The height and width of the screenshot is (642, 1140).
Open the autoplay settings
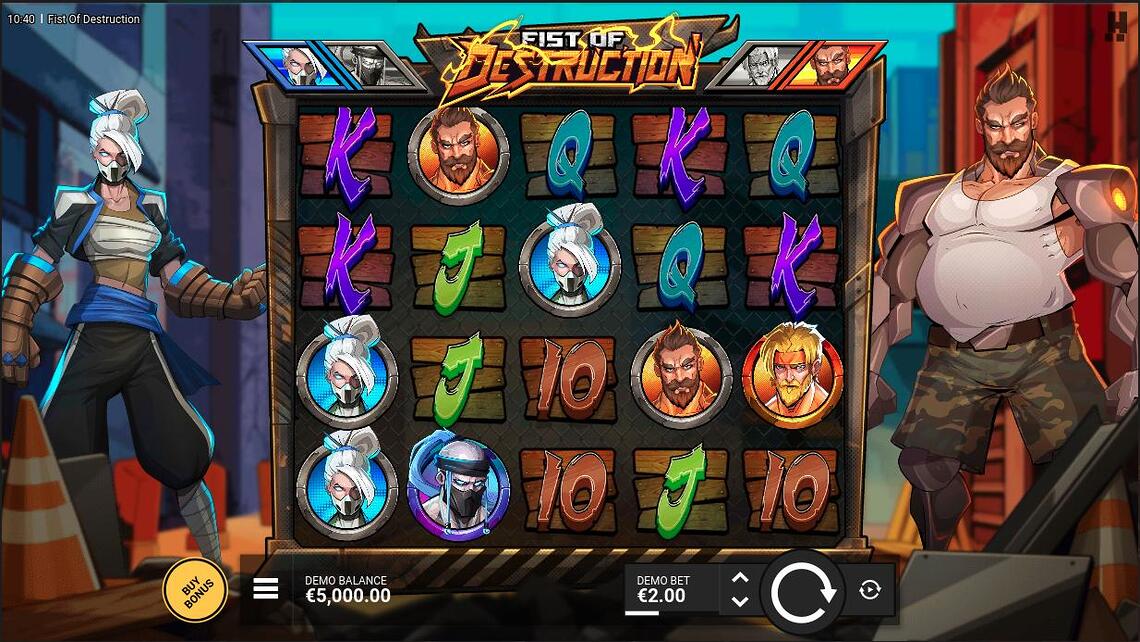coord(869,591)
